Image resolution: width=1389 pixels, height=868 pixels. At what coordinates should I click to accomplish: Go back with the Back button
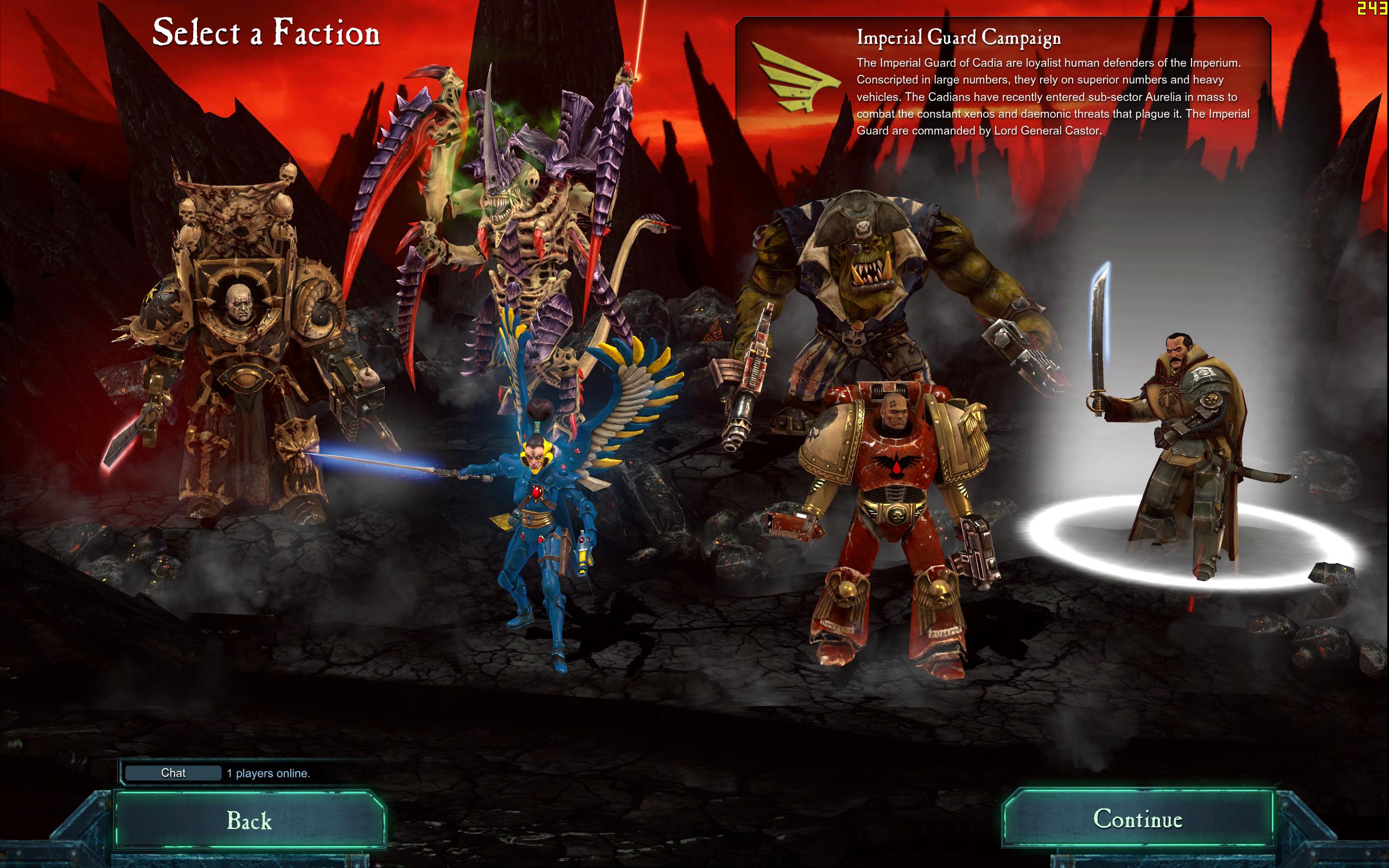click(249, 820)
